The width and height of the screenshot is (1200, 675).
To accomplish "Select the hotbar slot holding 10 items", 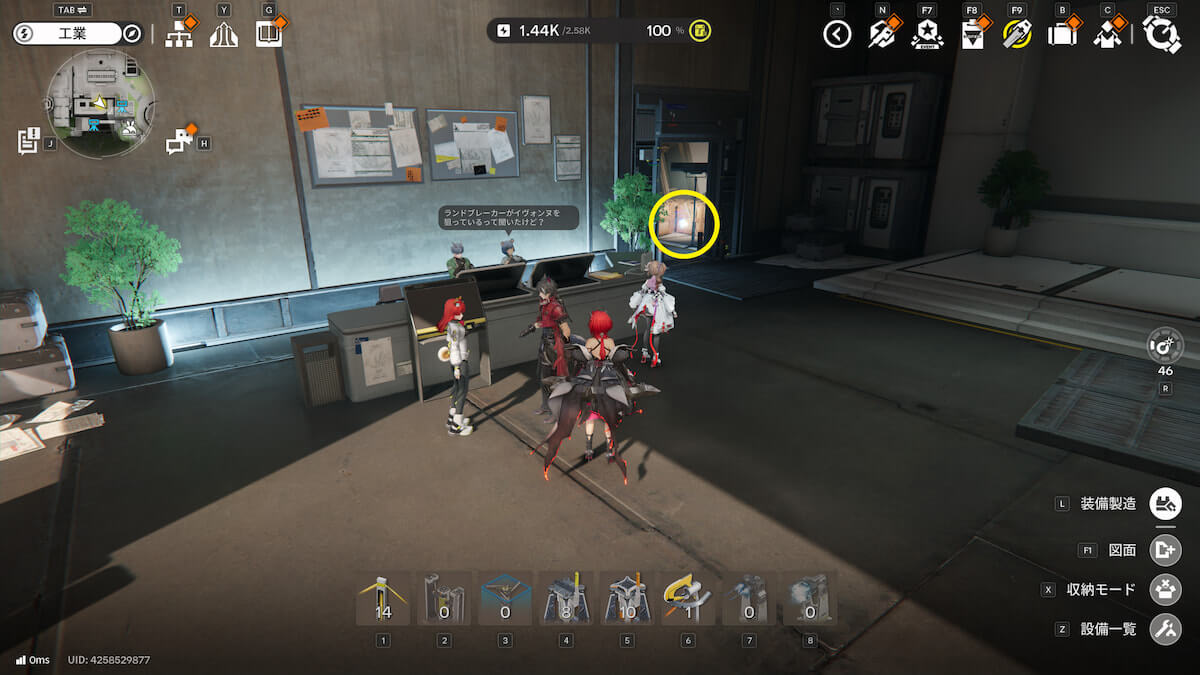I will pyautogui.click(x=627, y=598).
